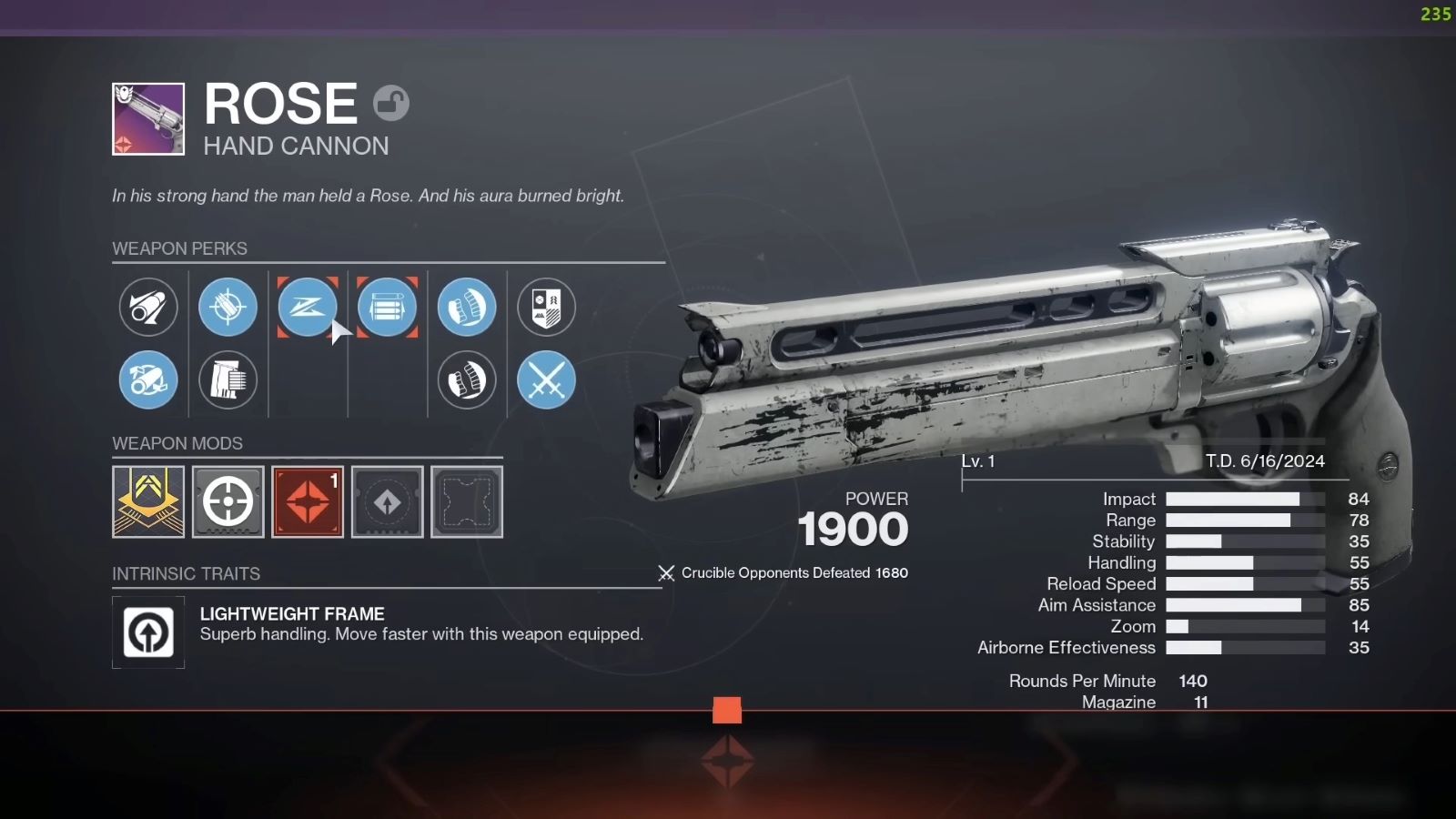Select the WEAPON PERKS section header

point(181,248)
